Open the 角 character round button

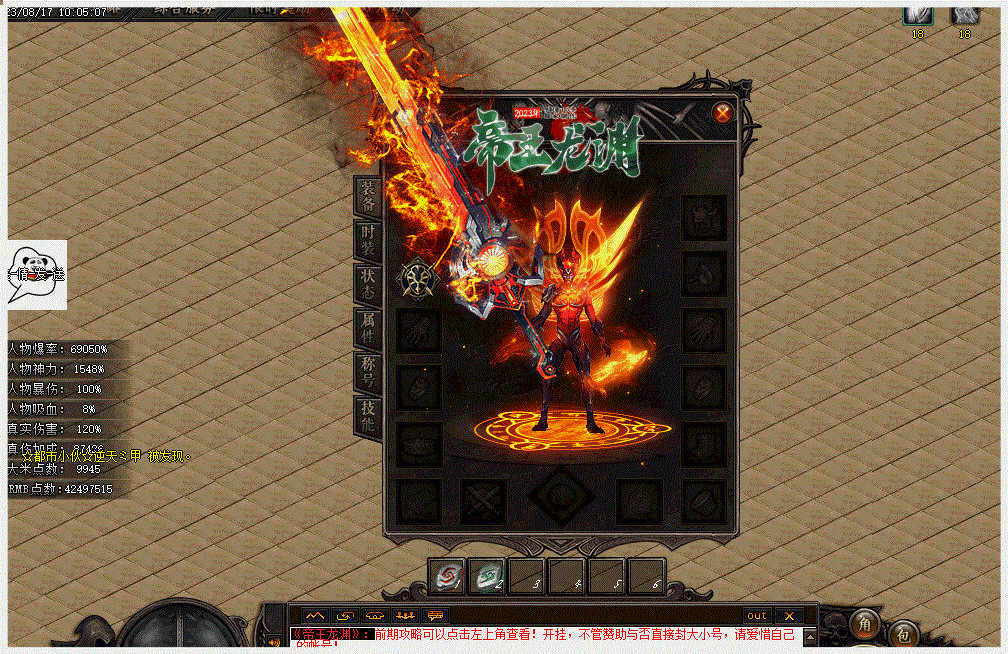[864, 623]
